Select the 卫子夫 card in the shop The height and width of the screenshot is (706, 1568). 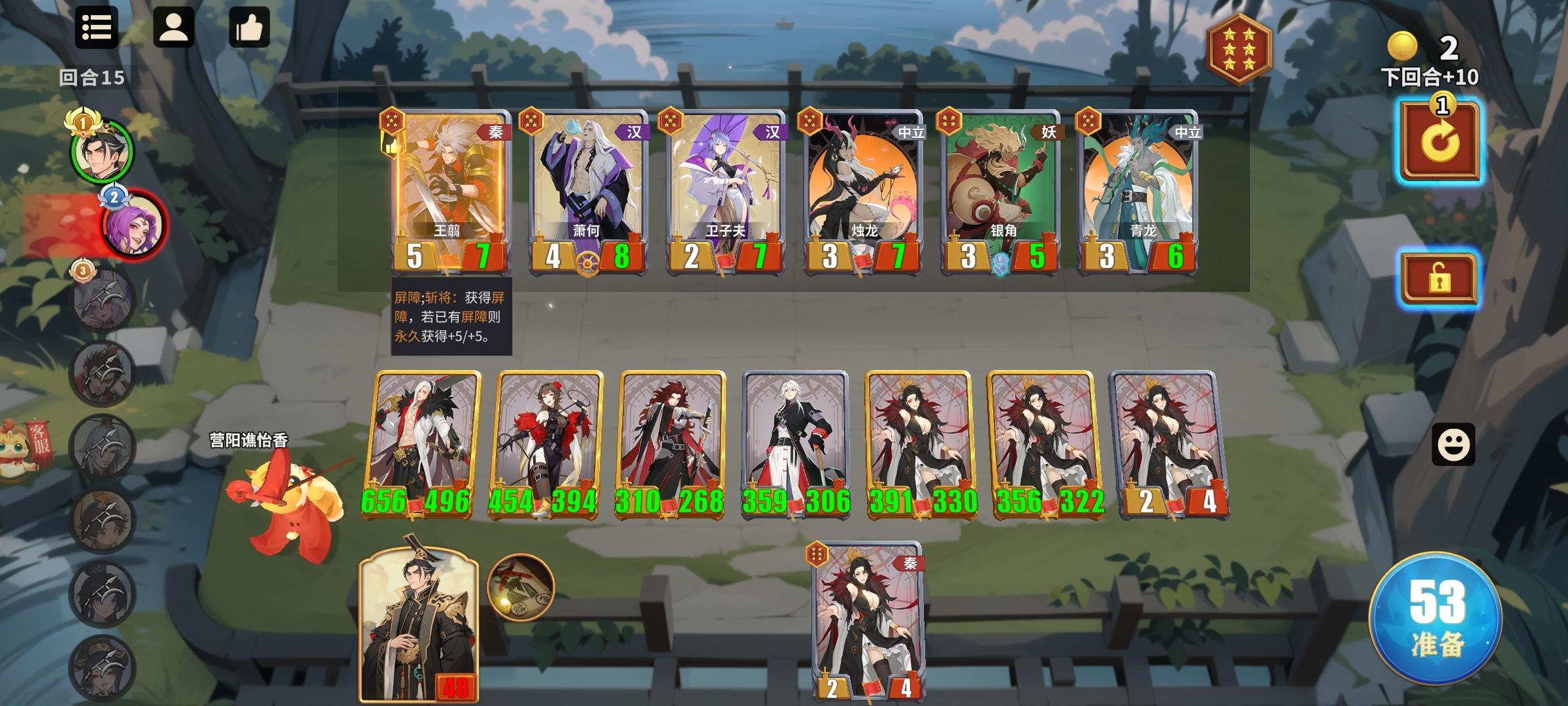tap(723, 190)
